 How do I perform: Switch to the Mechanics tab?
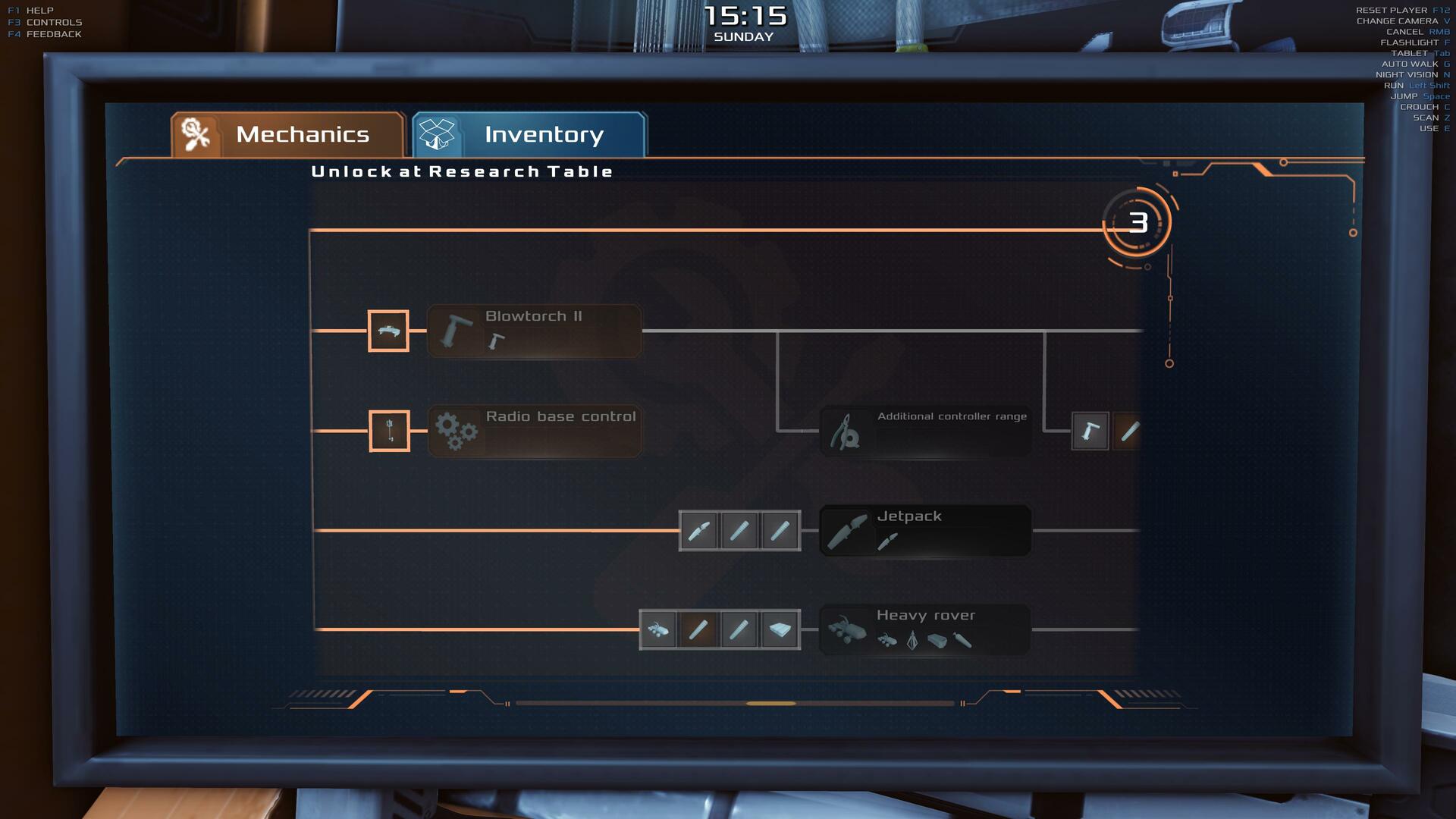(288, 135)
